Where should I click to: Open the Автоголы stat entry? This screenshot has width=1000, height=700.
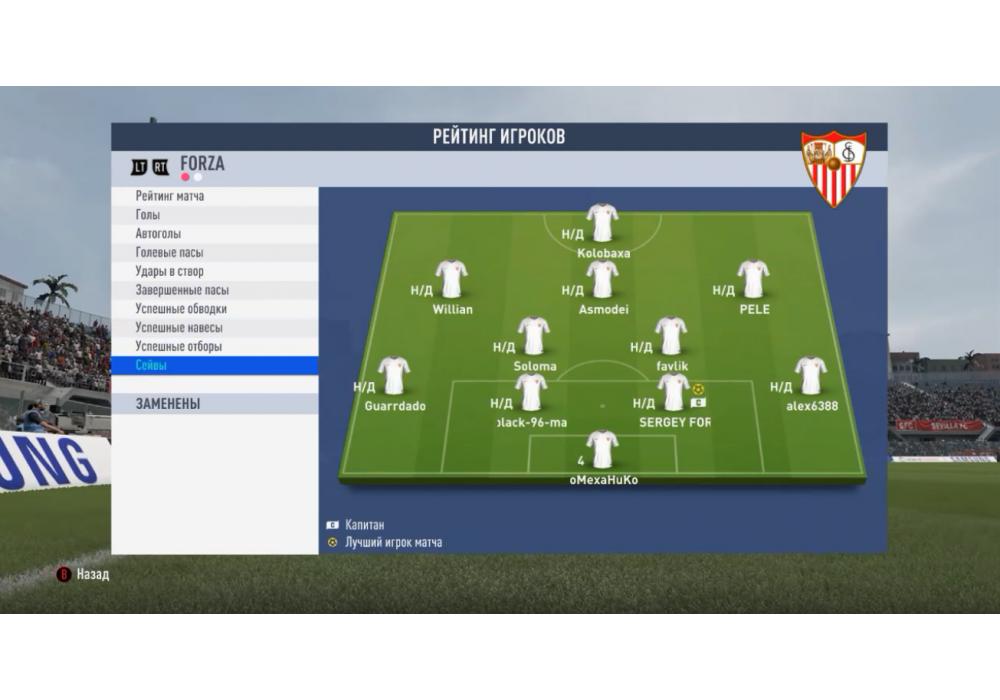click(x=158, y=234)
